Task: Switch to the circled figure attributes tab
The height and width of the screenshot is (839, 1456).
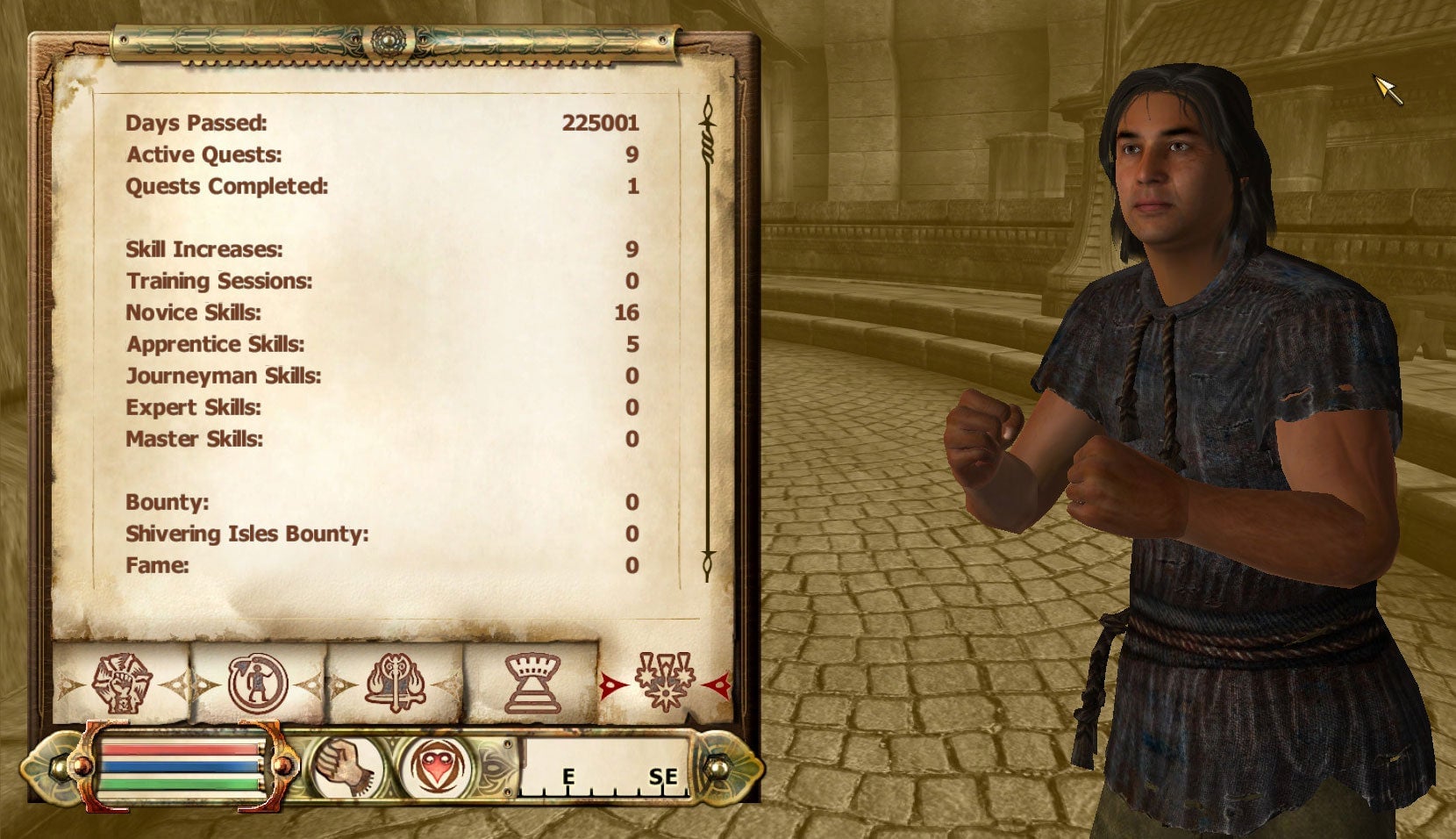Action: coord(258,682)
